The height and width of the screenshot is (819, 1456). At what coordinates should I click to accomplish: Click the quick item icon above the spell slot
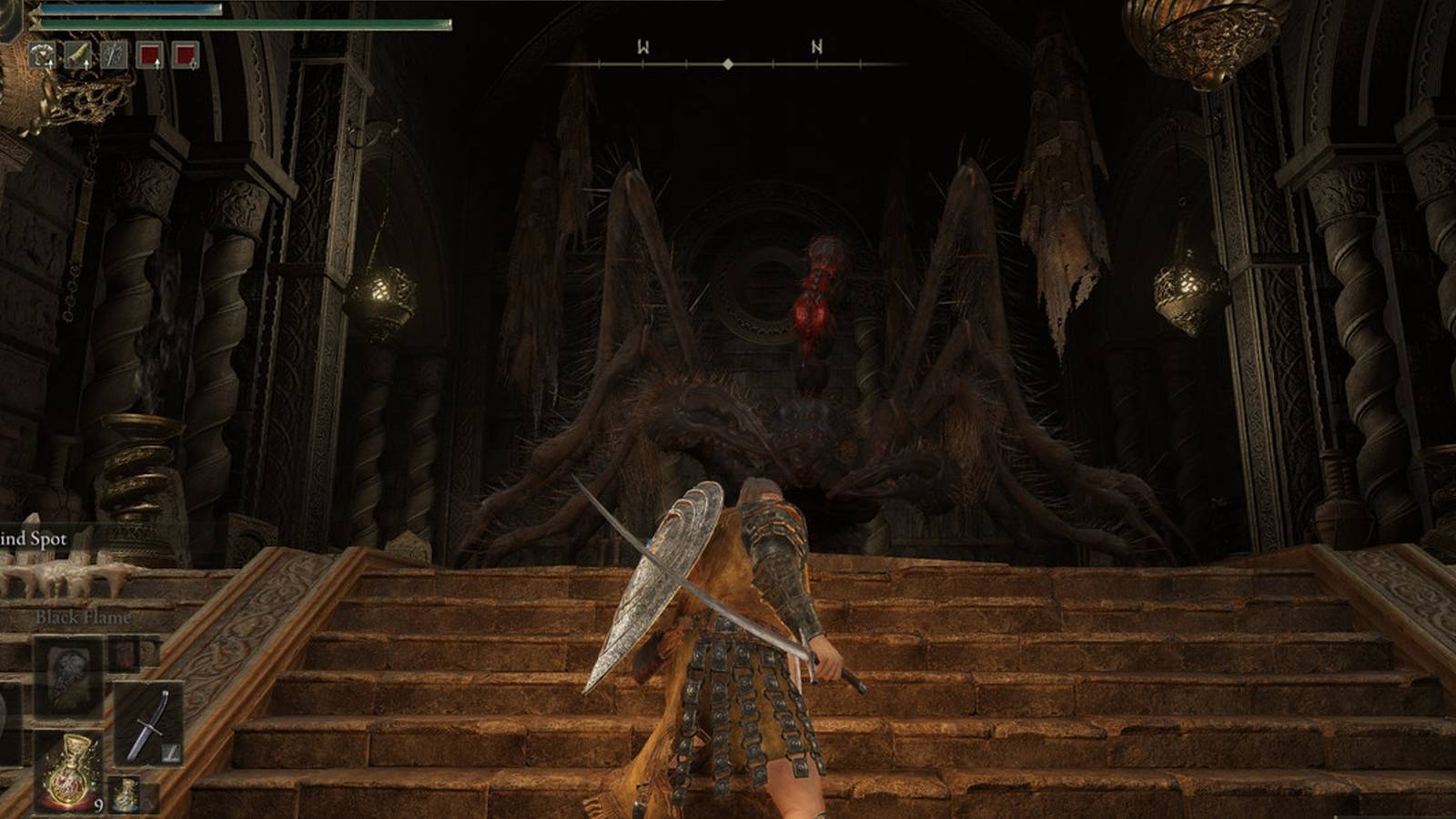tap(126, 655)
